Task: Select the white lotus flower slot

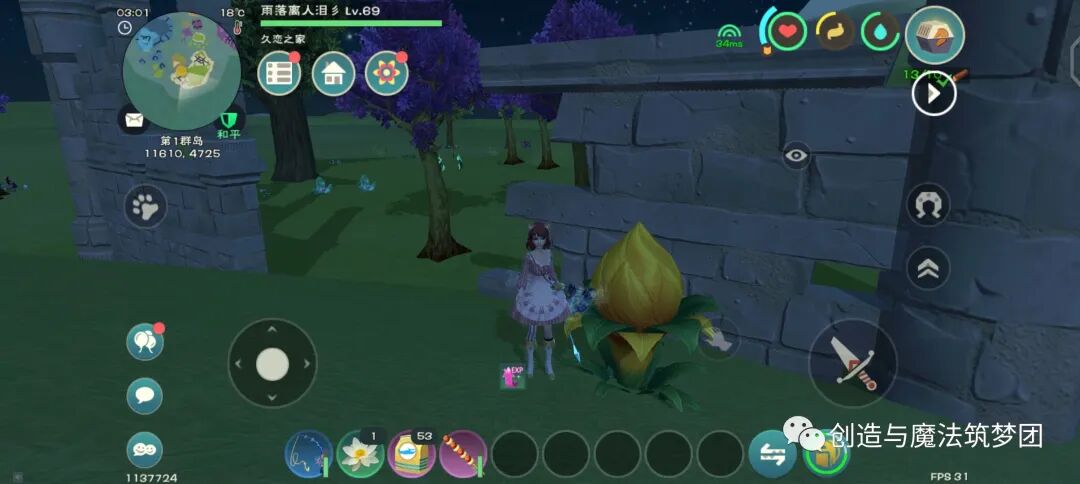Action: [360, 454]
